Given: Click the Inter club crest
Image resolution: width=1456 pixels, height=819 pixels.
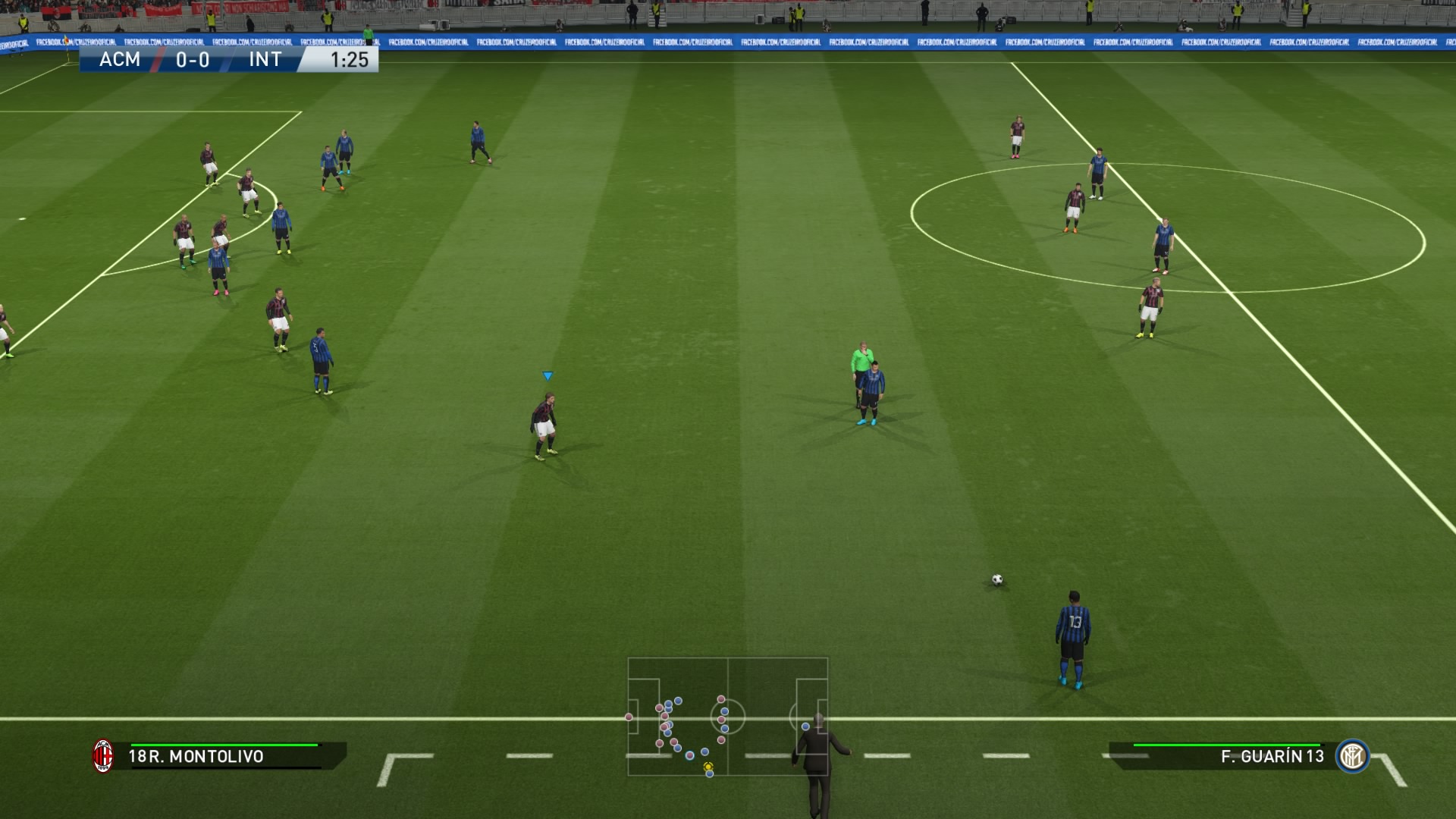Looking at the screenshot, I should point(1352,756).
